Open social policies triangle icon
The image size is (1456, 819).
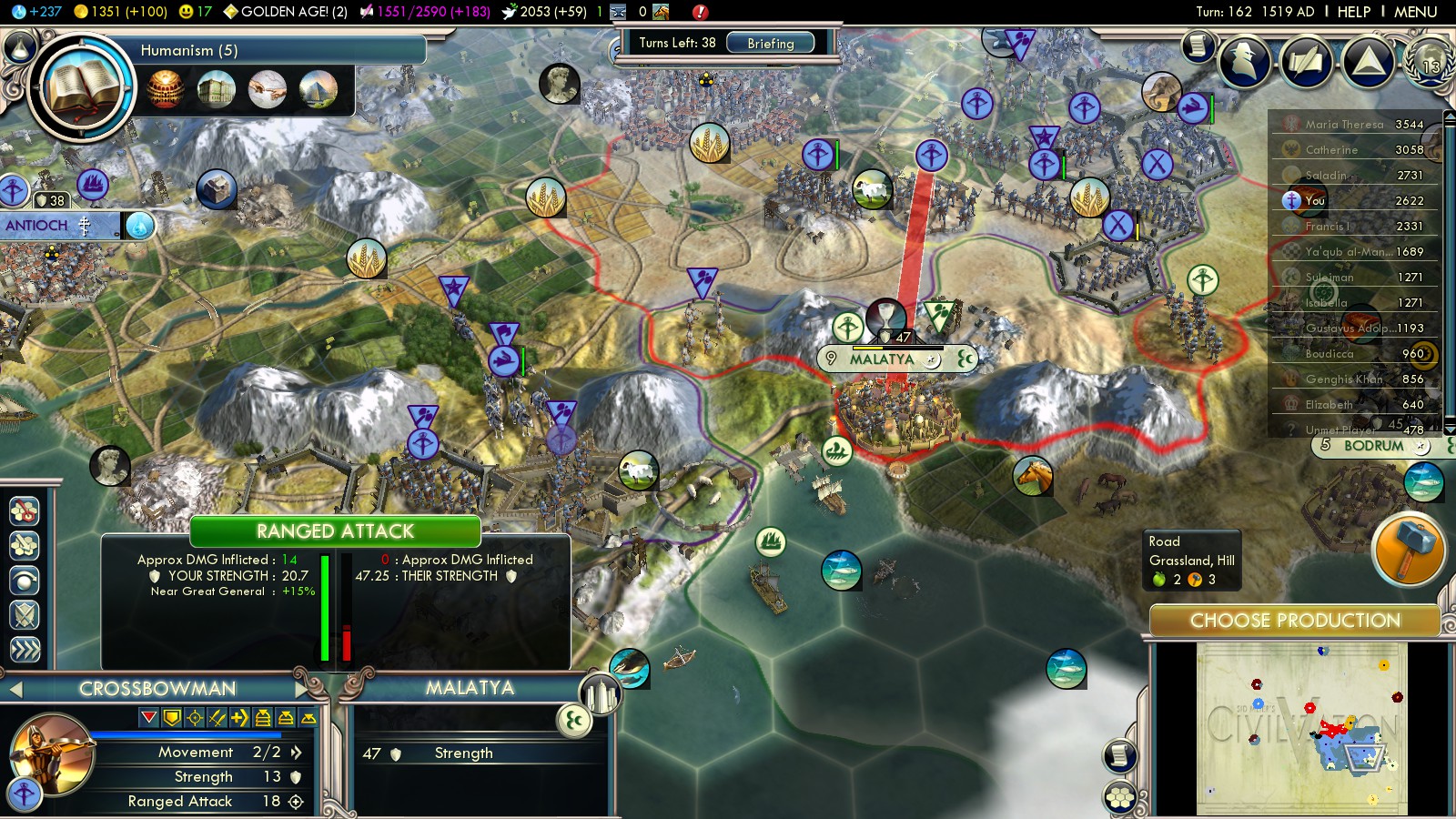(x=1368, y=61)
